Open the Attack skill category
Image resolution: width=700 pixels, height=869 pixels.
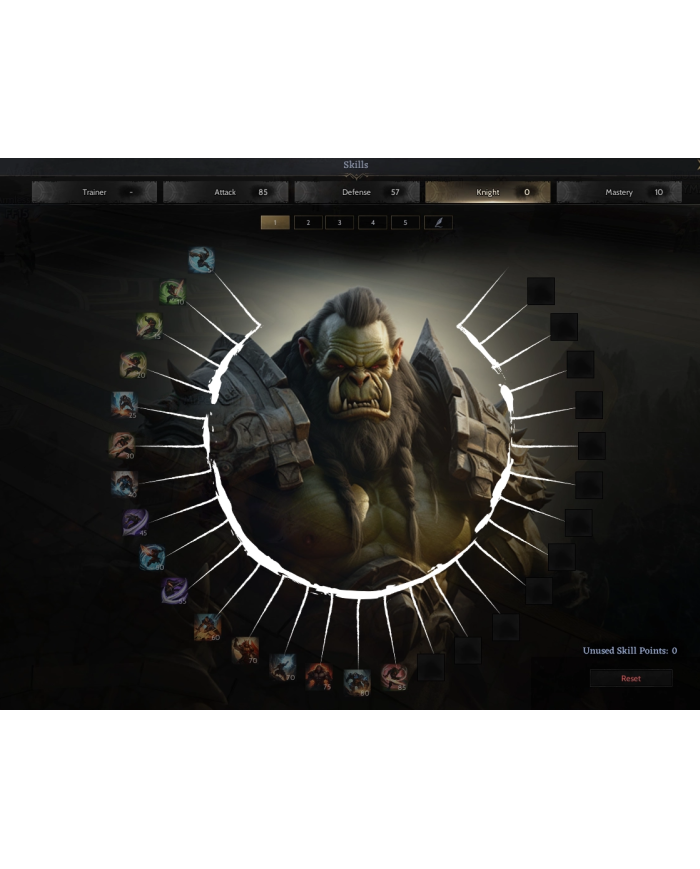point(225,192)
